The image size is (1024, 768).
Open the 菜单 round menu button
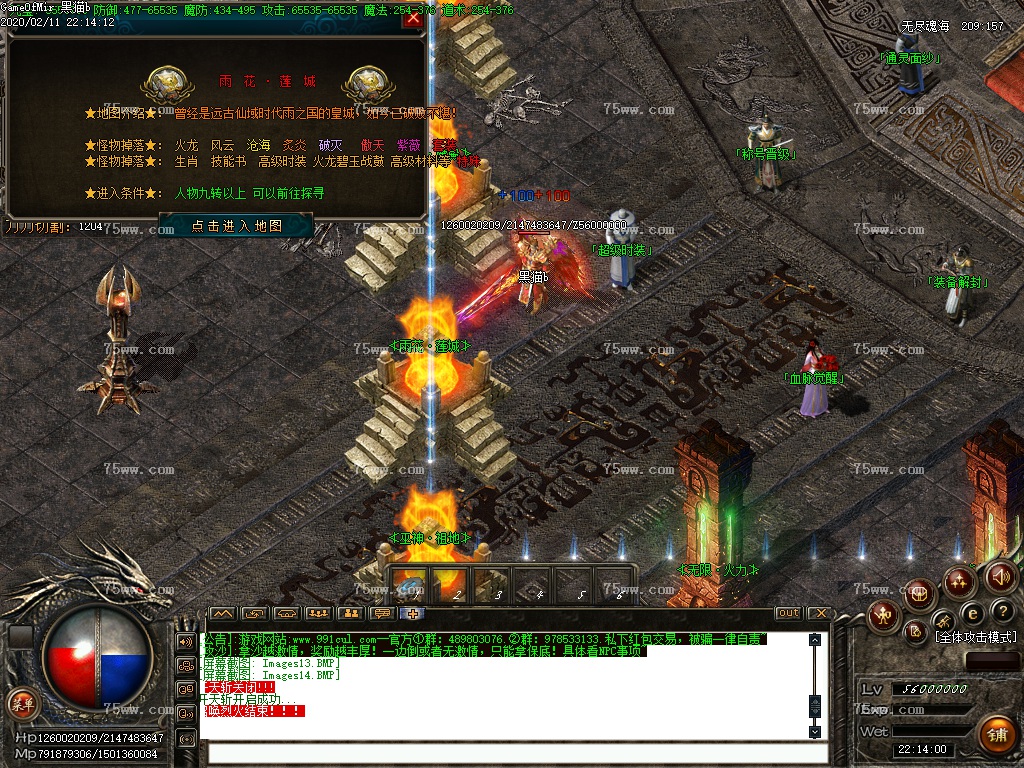point(21,702)
